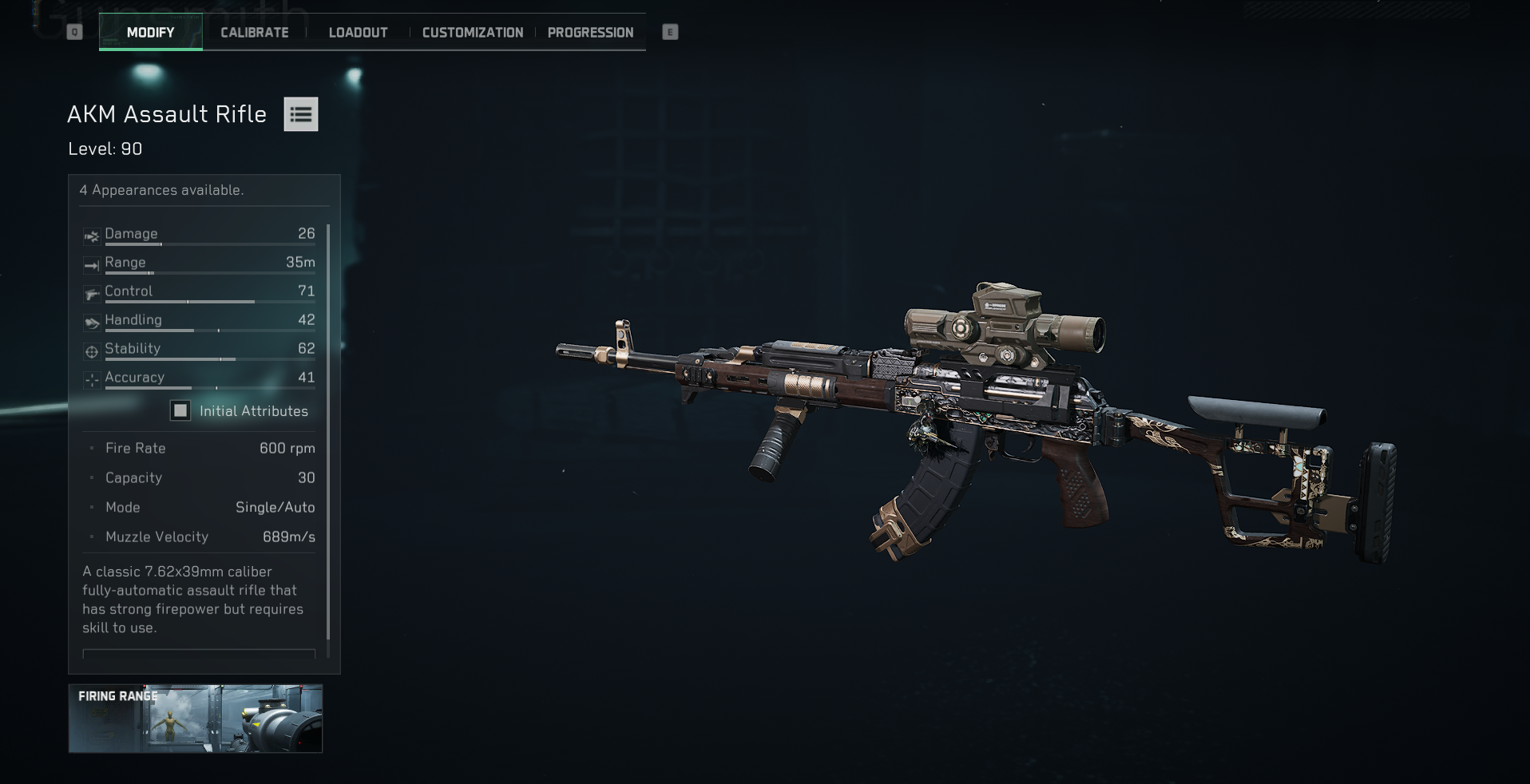The image size is (1530, 784).
Task: Enter the Firing Range
Action: tap(196, 719)
